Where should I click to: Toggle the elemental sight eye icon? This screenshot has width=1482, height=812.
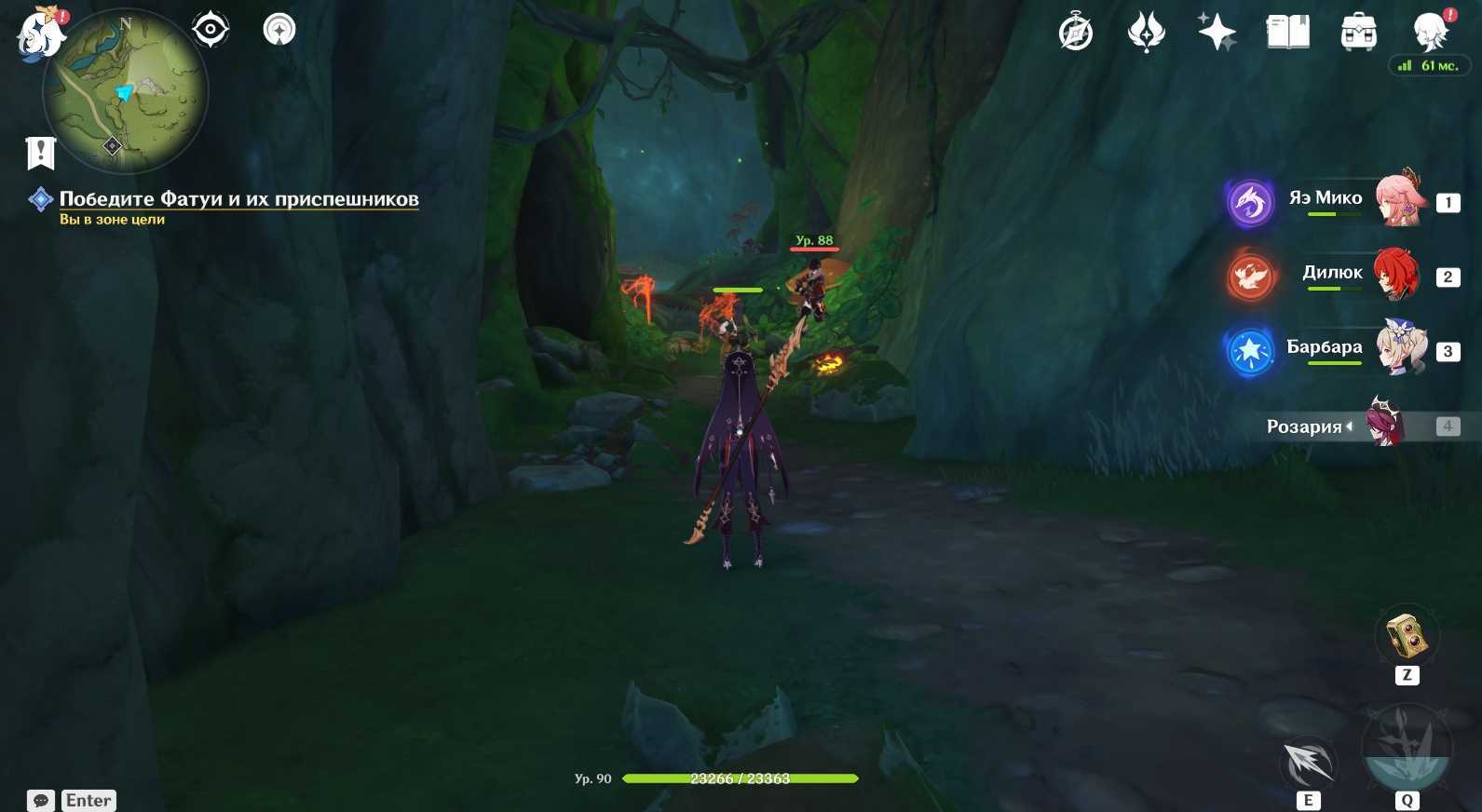211,30
